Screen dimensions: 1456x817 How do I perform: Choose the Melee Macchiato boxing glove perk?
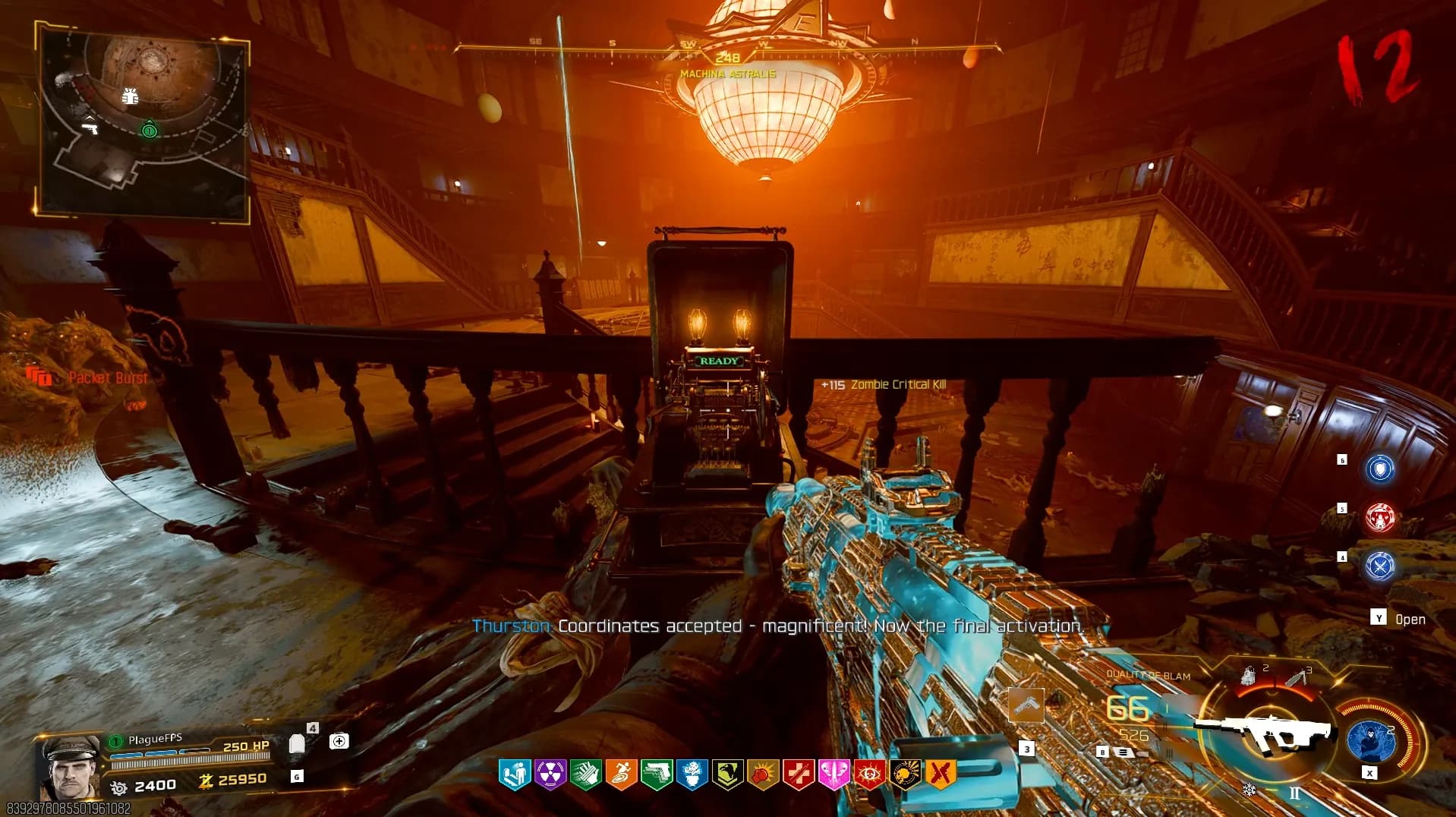pyautogui.click(x=763, y=774)
